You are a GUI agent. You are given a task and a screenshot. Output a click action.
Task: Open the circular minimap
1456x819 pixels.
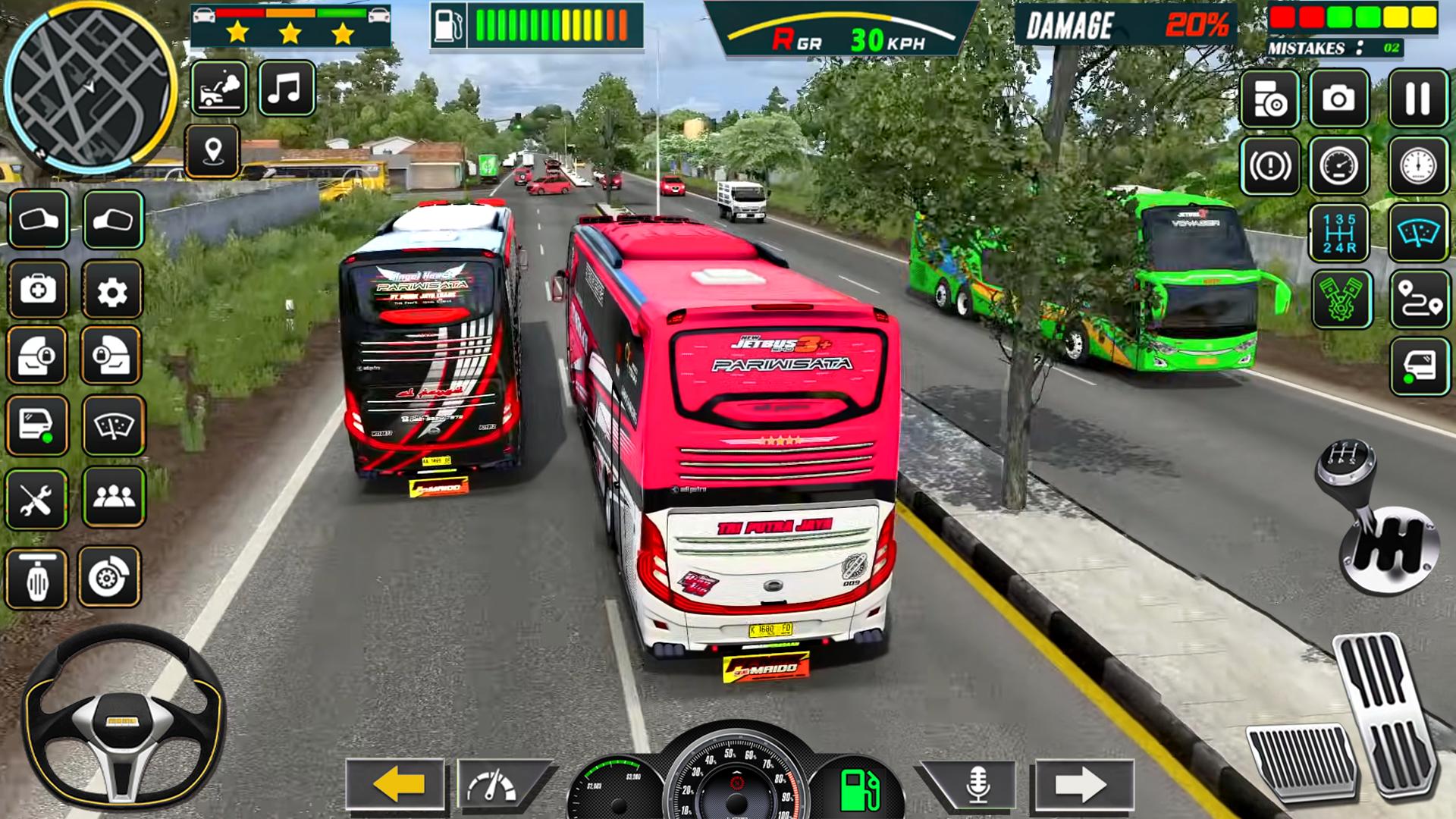[89, 87]
